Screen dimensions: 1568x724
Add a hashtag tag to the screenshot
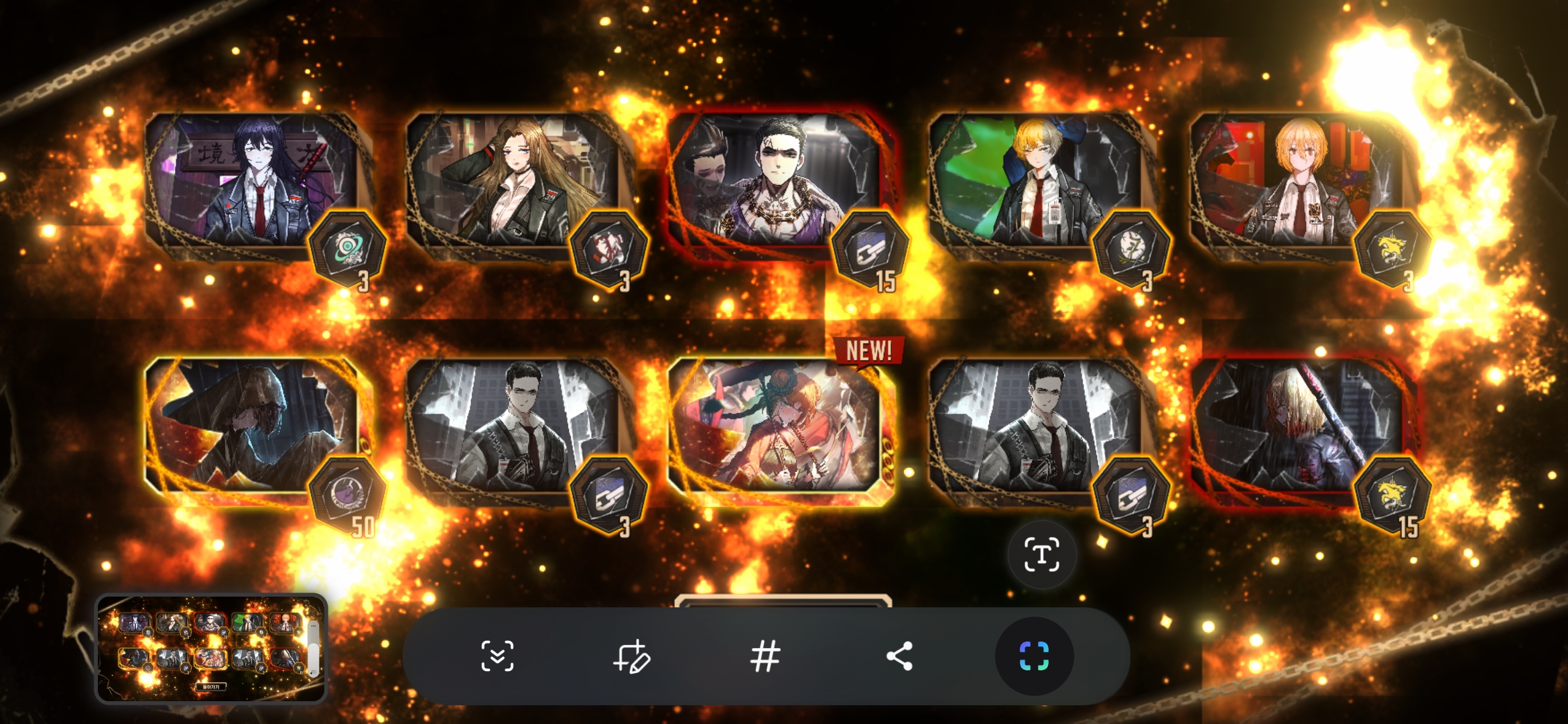point(765,656)
